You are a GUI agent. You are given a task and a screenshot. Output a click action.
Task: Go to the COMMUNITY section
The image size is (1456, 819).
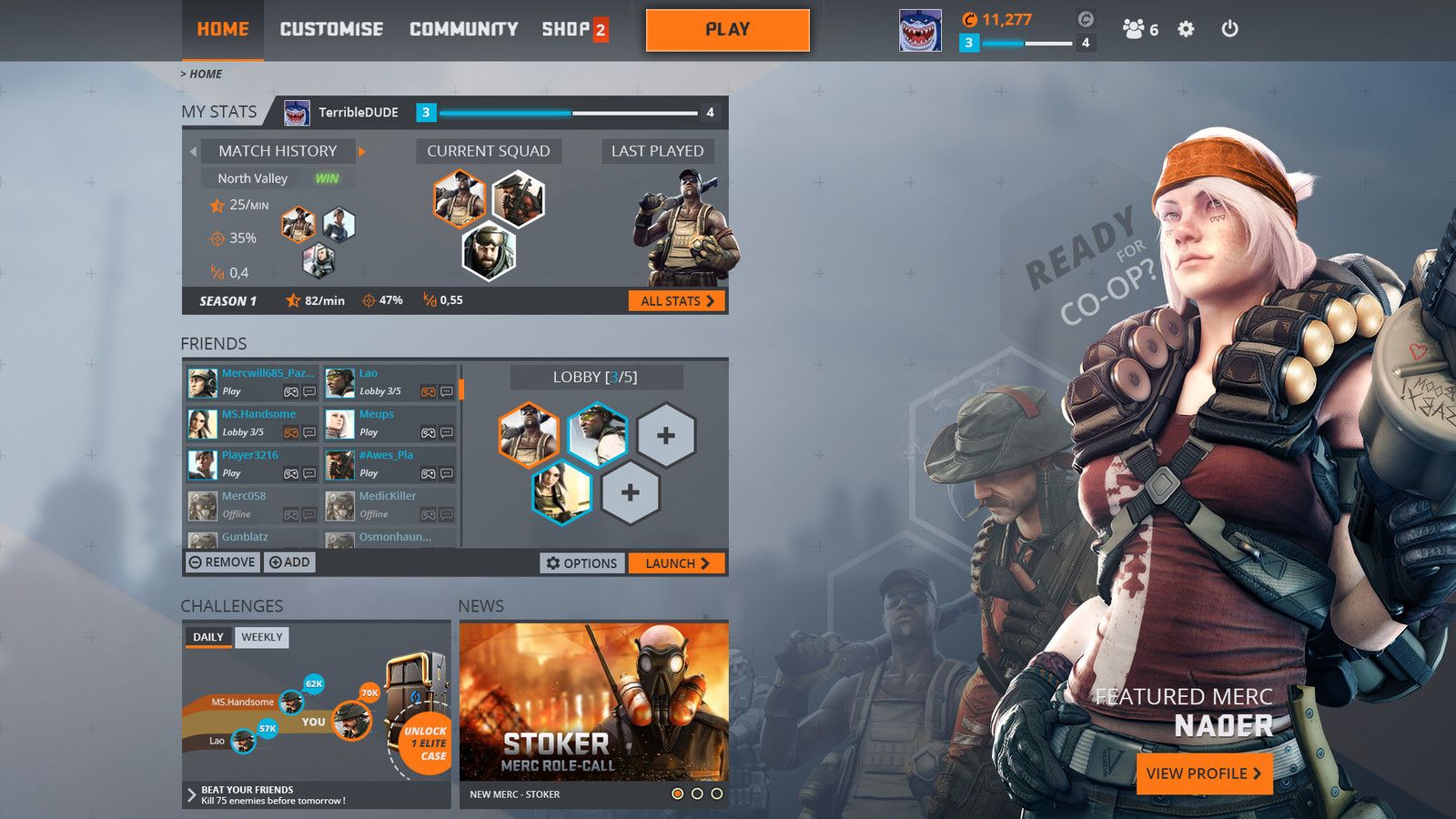(x=462, y=29)
